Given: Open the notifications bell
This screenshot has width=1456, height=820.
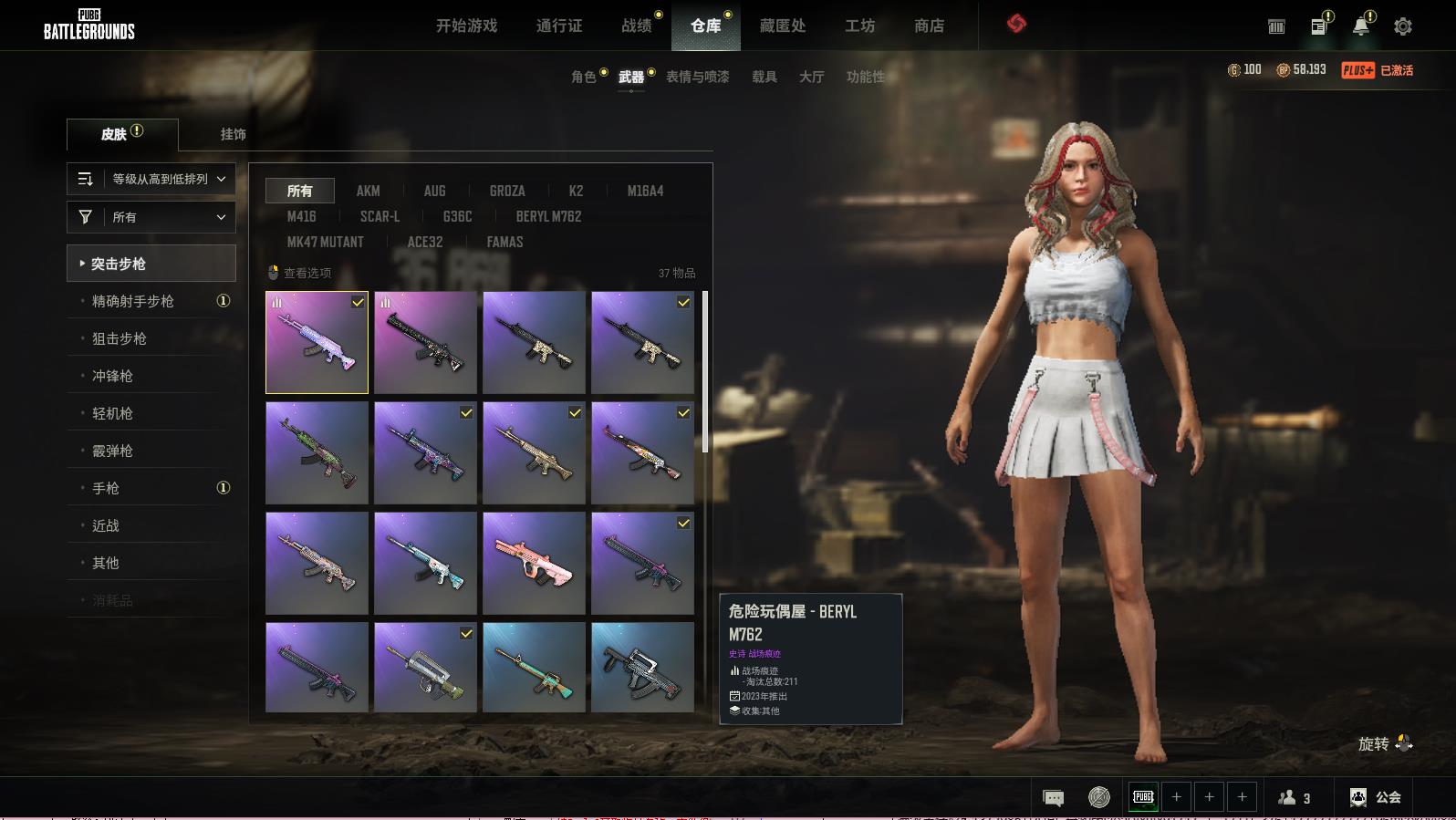Looking at the screenshot, I should (1360, 26).
